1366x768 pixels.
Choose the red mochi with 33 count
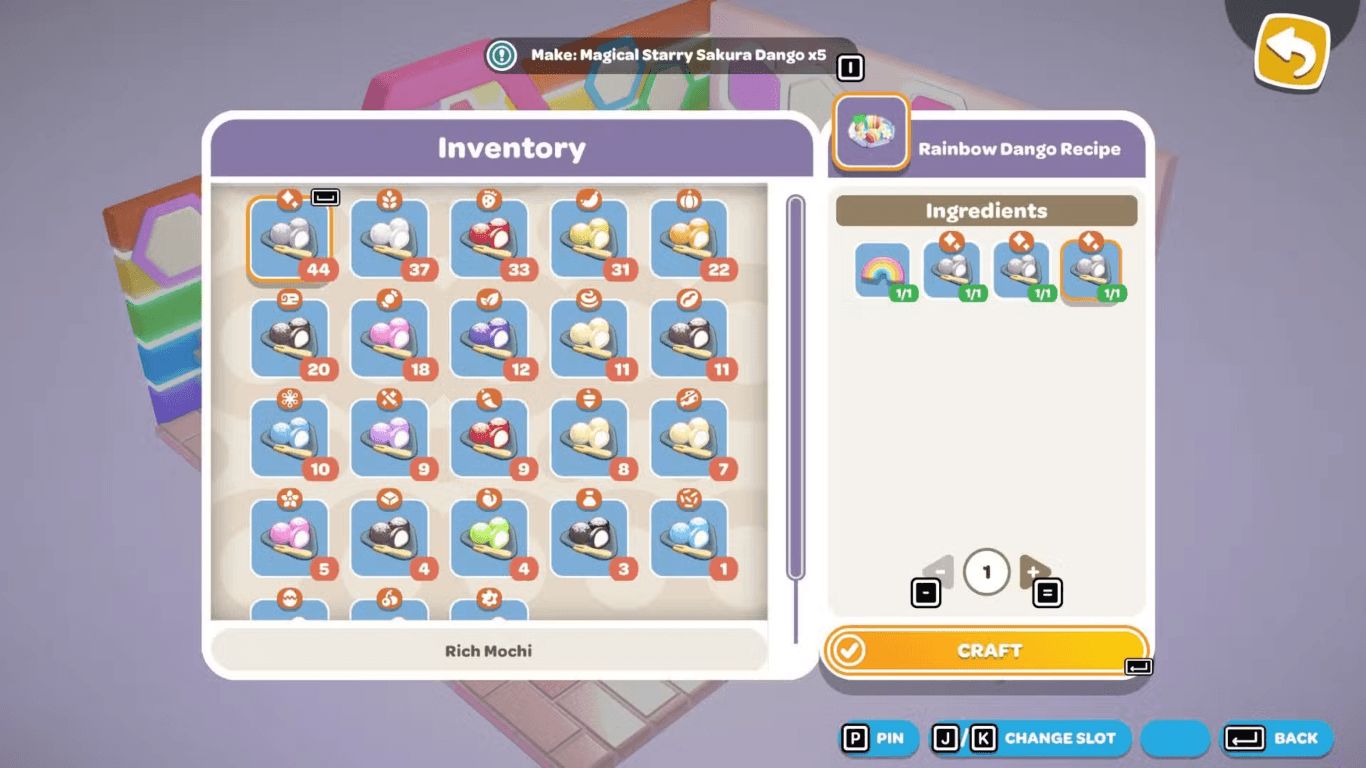490,239
